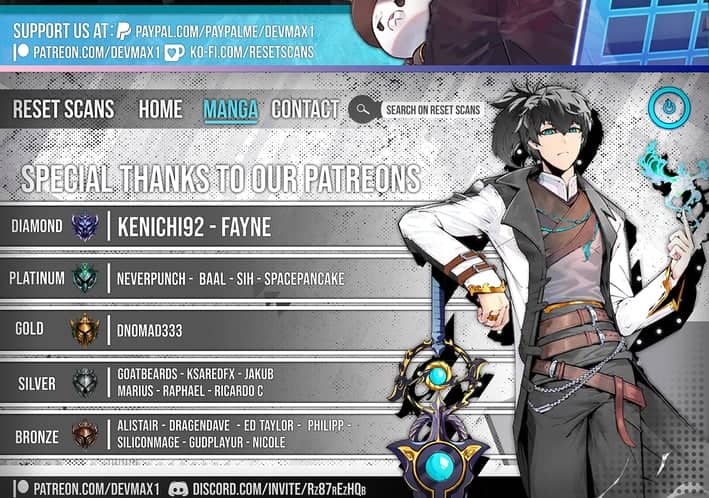The height and width of the screenshot is (498, 709).
Task: Open the Home nav item
Action: pyautogui.click(x=160, y=109)
